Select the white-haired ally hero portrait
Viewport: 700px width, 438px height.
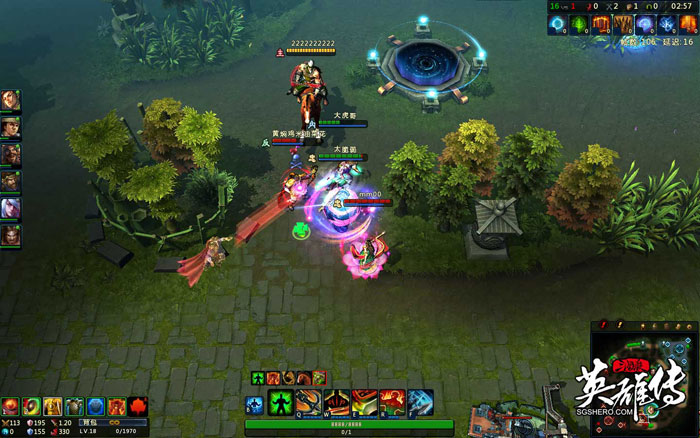click(x=10, y=208)
